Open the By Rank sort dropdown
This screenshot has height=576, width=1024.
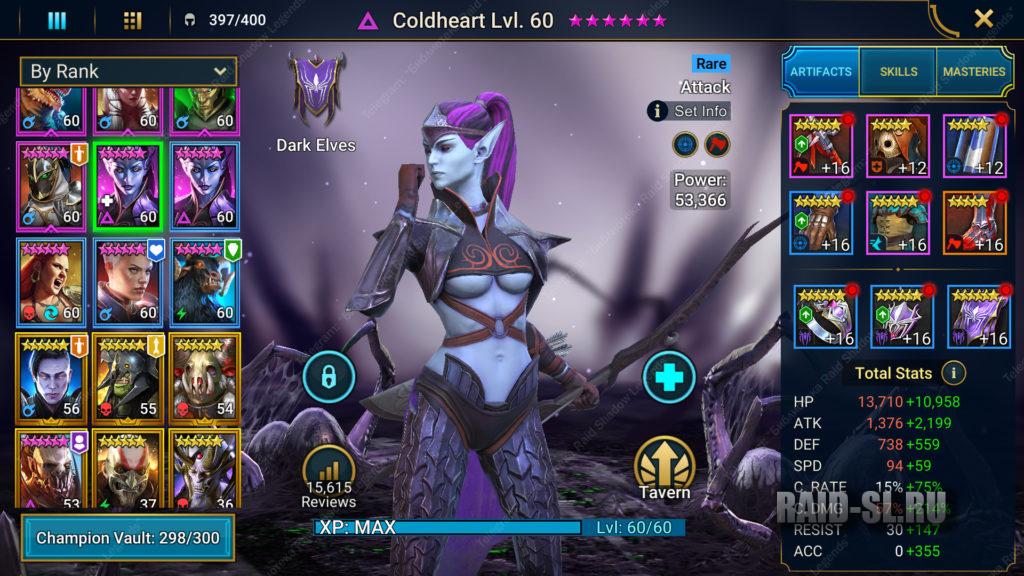click(129, 71)
